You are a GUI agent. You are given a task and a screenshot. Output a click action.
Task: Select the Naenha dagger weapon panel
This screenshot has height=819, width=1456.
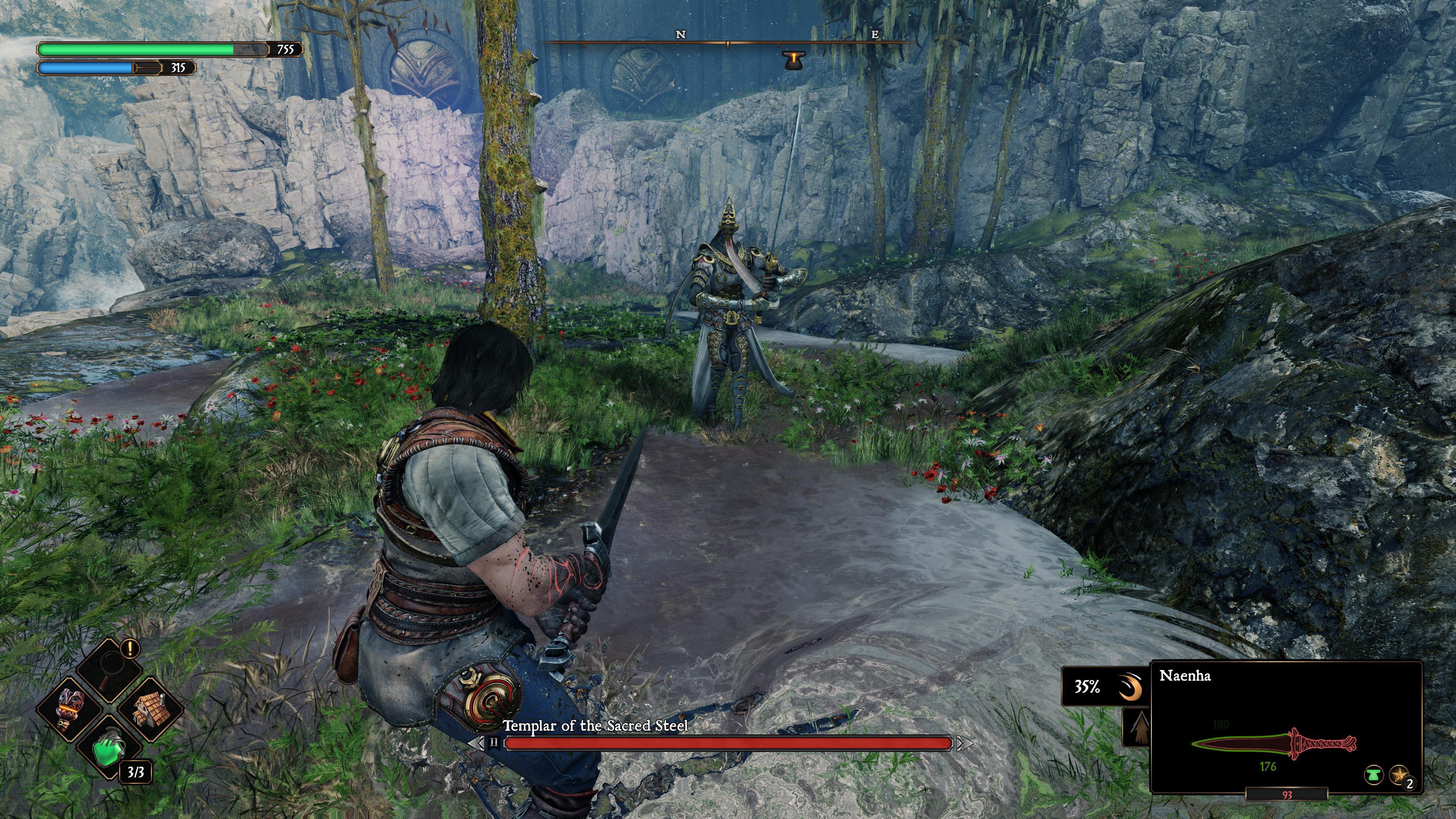point(1285,726)
